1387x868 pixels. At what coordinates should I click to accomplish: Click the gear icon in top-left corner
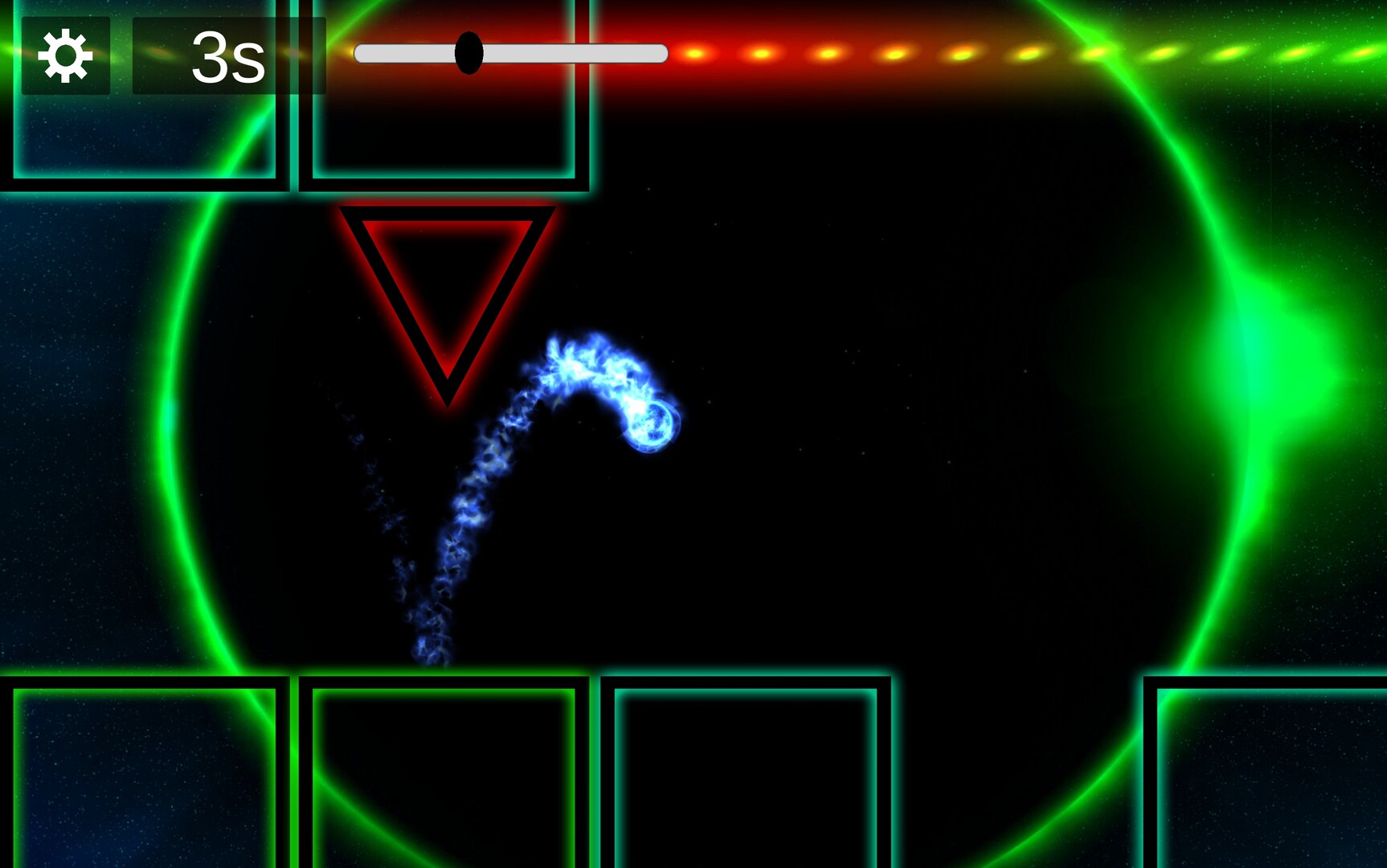tap(66, 55)
